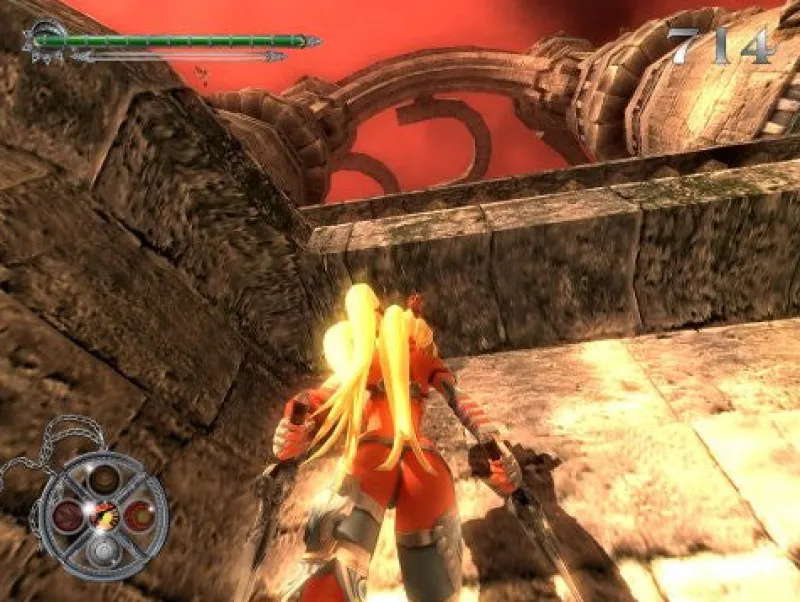Select the top brown orb on the amulet
800x602 pixels.
(x=102, y=481)
